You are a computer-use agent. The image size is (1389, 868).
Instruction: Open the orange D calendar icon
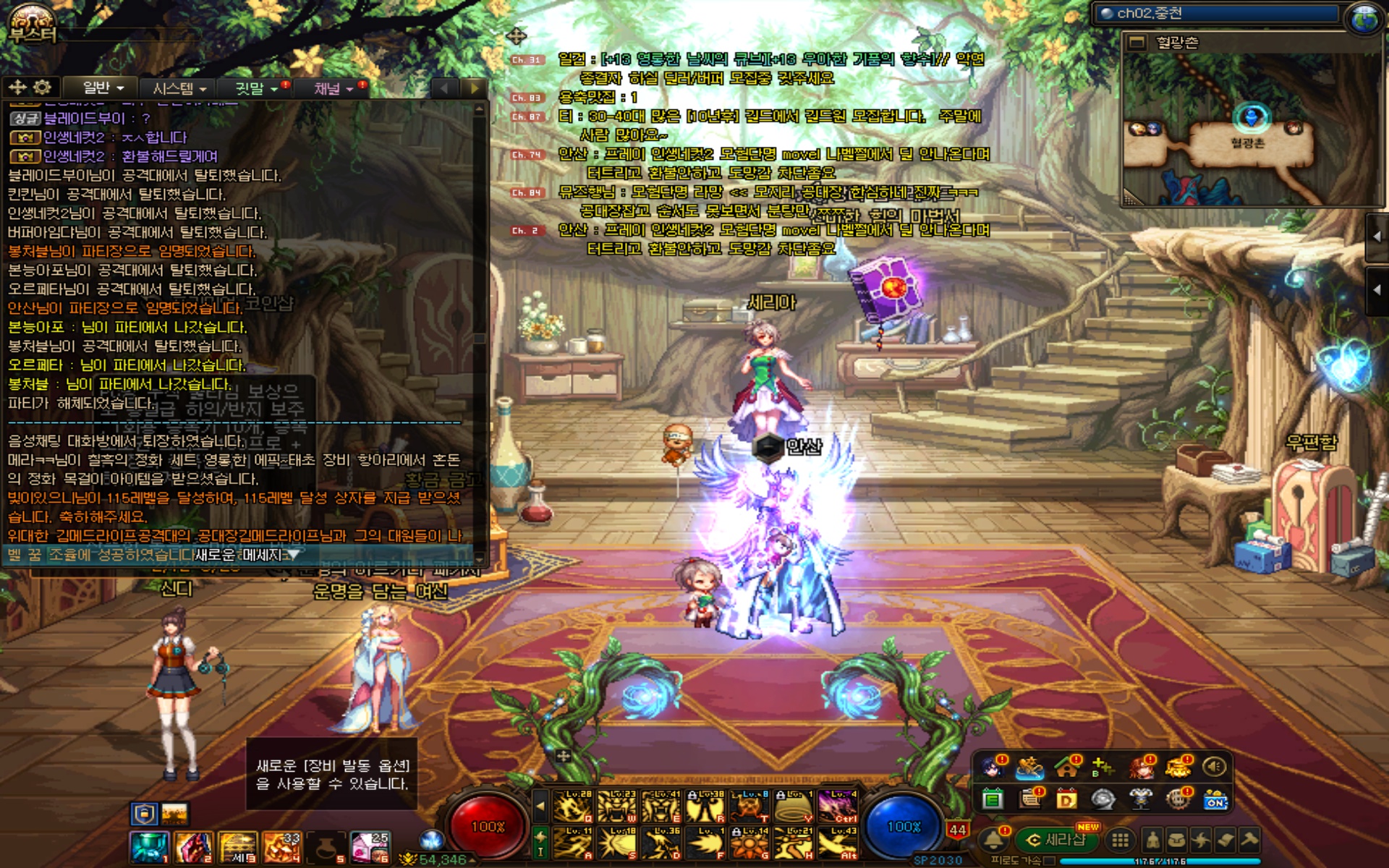tap(1066, 799)
